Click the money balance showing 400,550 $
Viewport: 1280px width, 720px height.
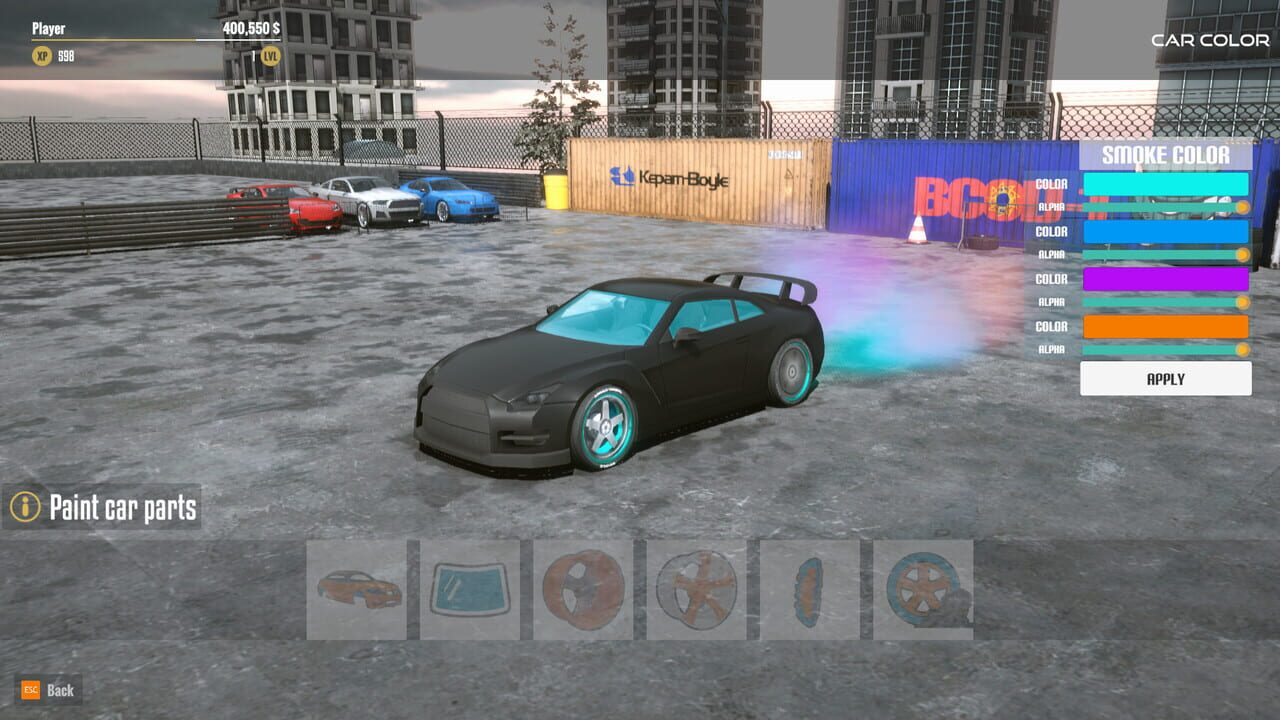point(250,29)
